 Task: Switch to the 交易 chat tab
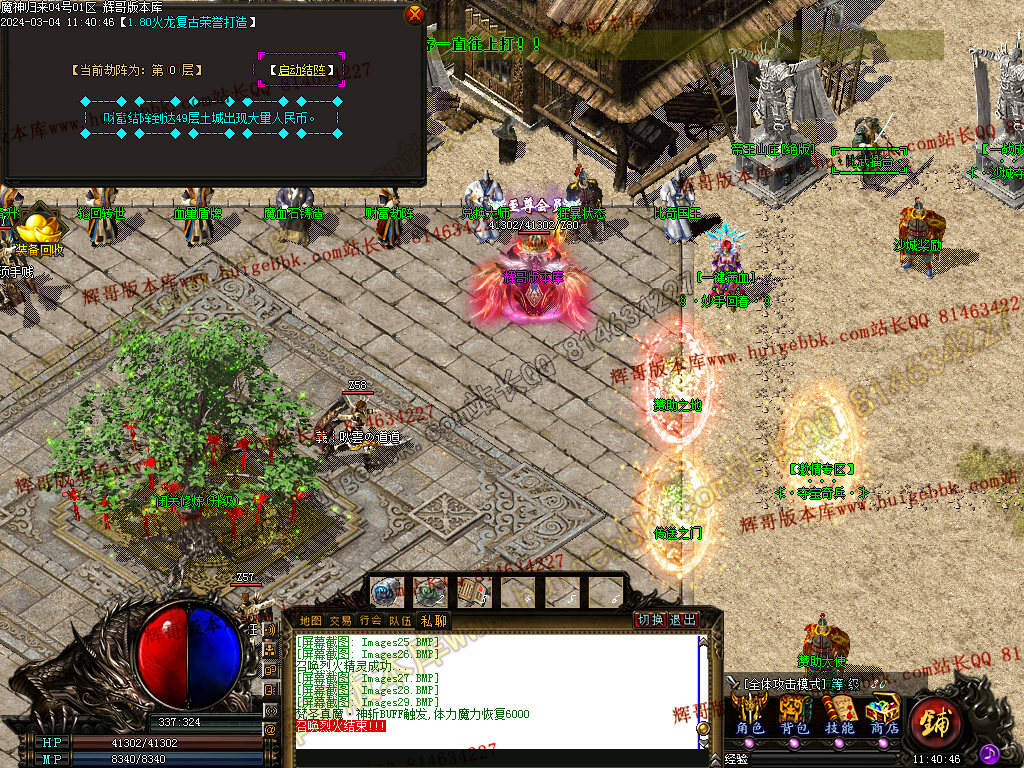pos(340,621)
